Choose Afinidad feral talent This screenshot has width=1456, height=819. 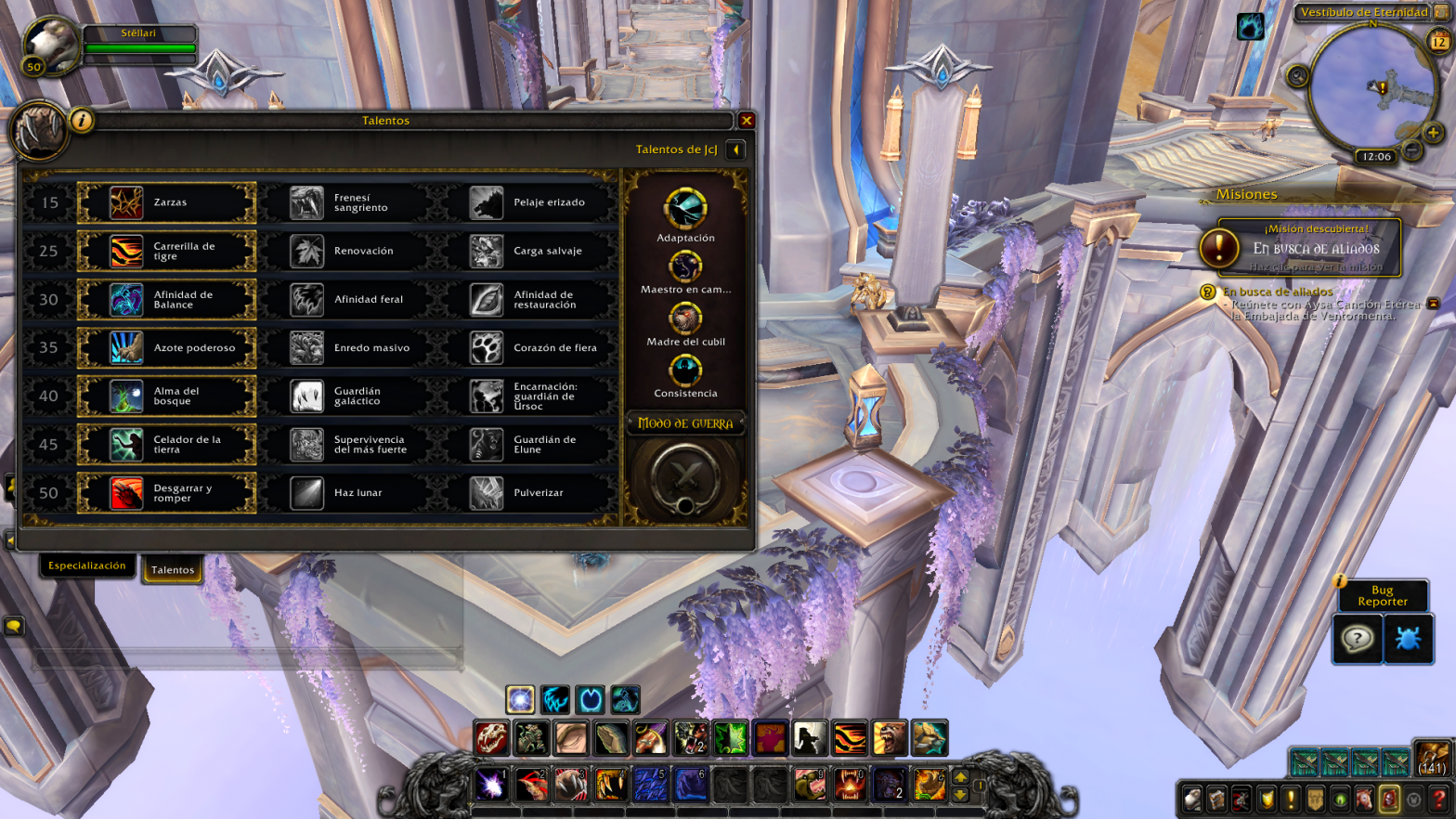tap(345, 300)
